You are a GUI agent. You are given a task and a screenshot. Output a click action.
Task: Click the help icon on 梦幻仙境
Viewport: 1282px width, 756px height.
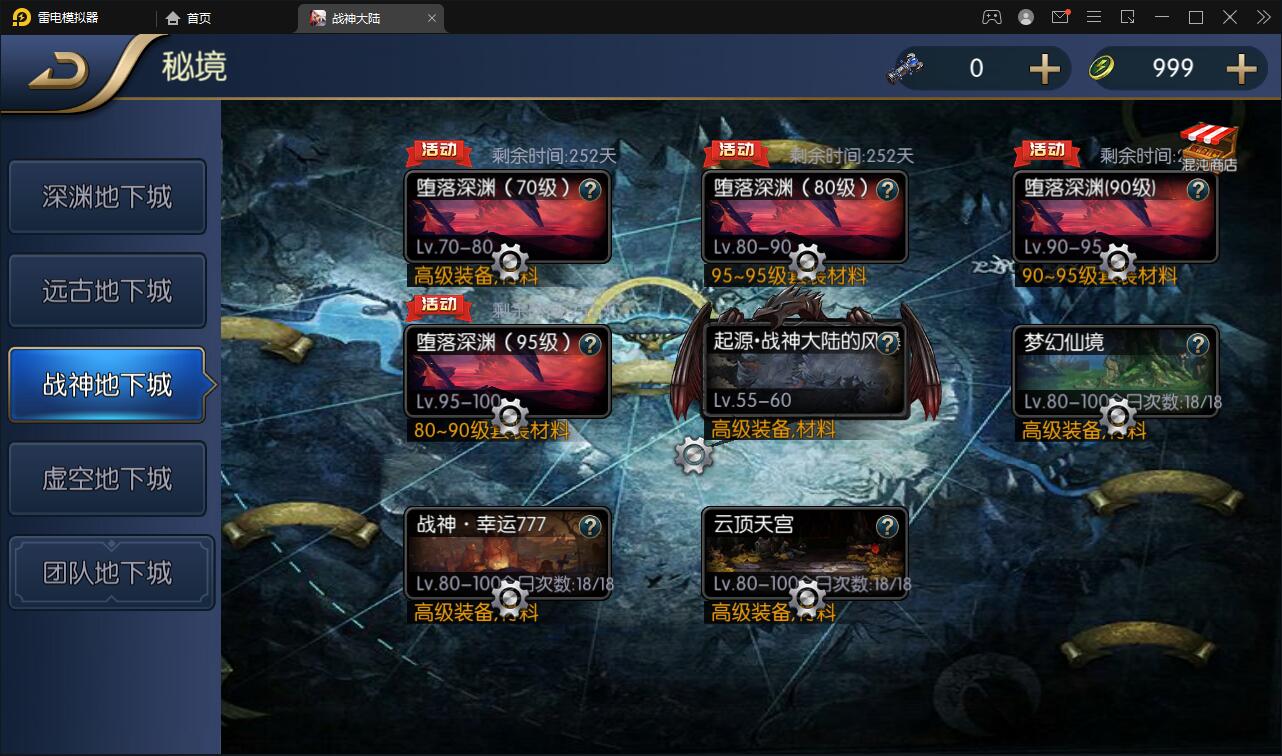coord(1196,344)
